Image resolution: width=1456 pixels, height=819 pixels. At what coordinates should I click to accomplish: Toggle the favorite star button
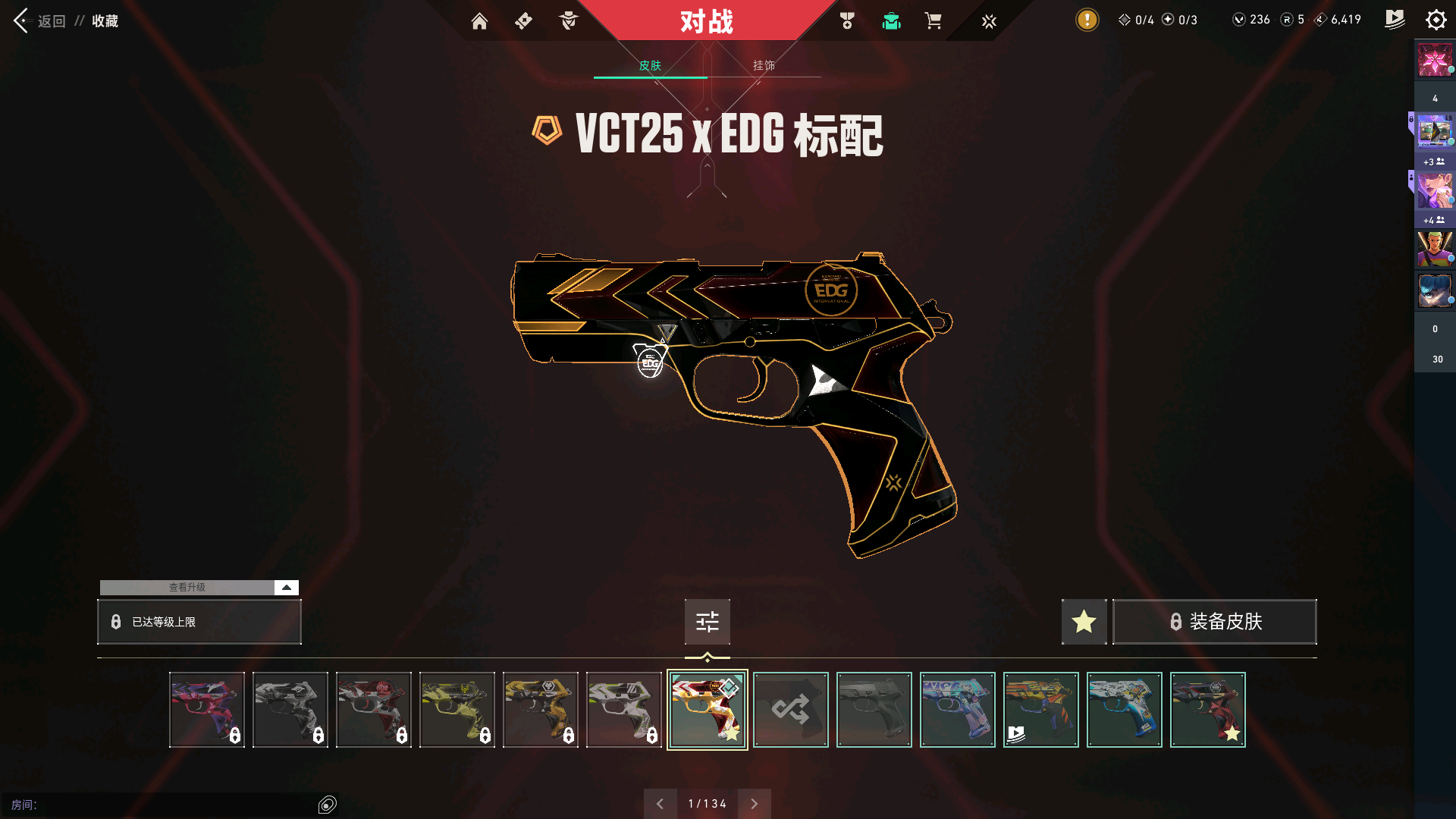(x=1084, y=622)
